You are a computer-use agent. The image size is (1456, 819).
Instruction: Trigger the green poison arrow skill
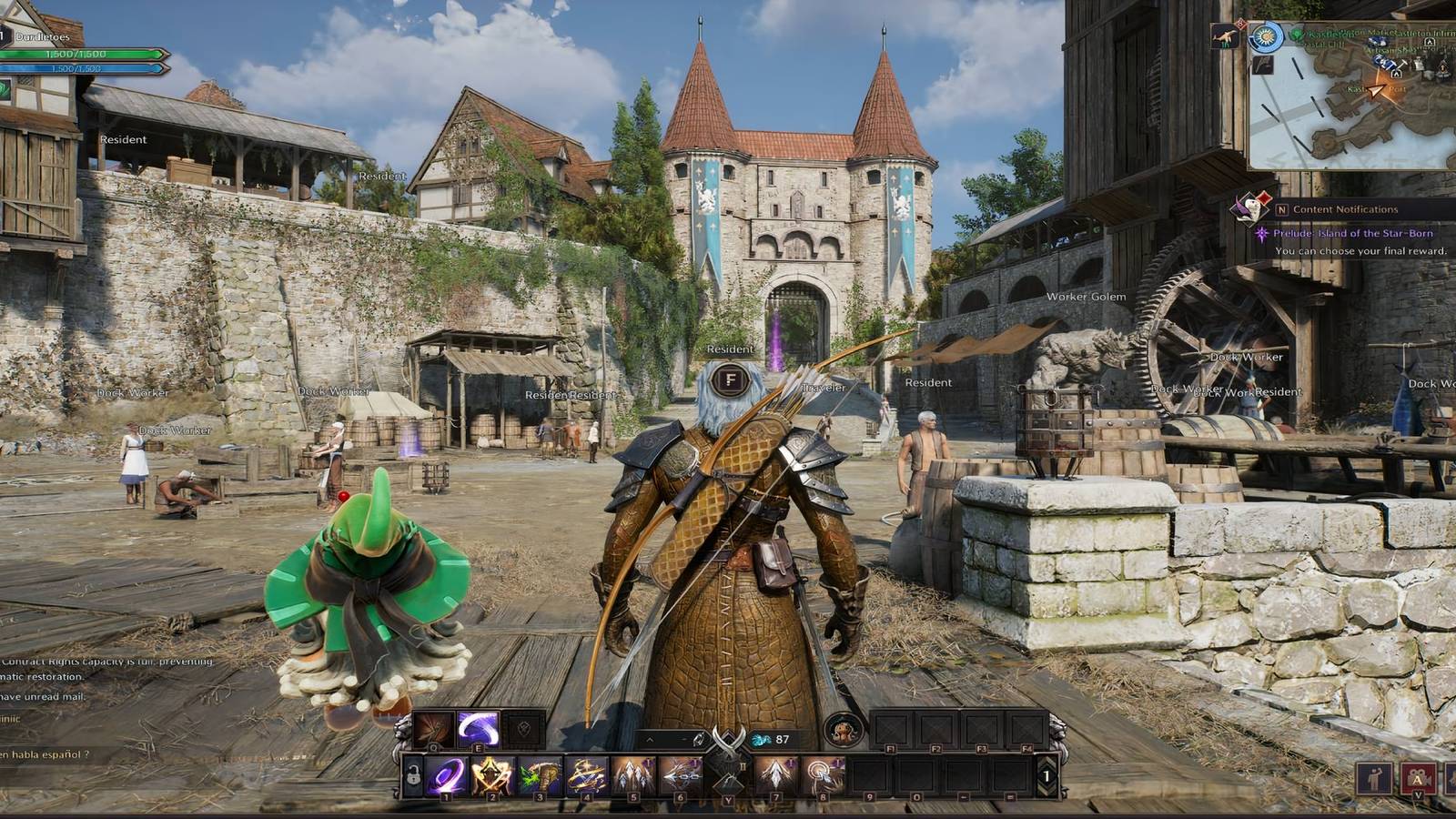pyautogui.click(x=540, y=776)
